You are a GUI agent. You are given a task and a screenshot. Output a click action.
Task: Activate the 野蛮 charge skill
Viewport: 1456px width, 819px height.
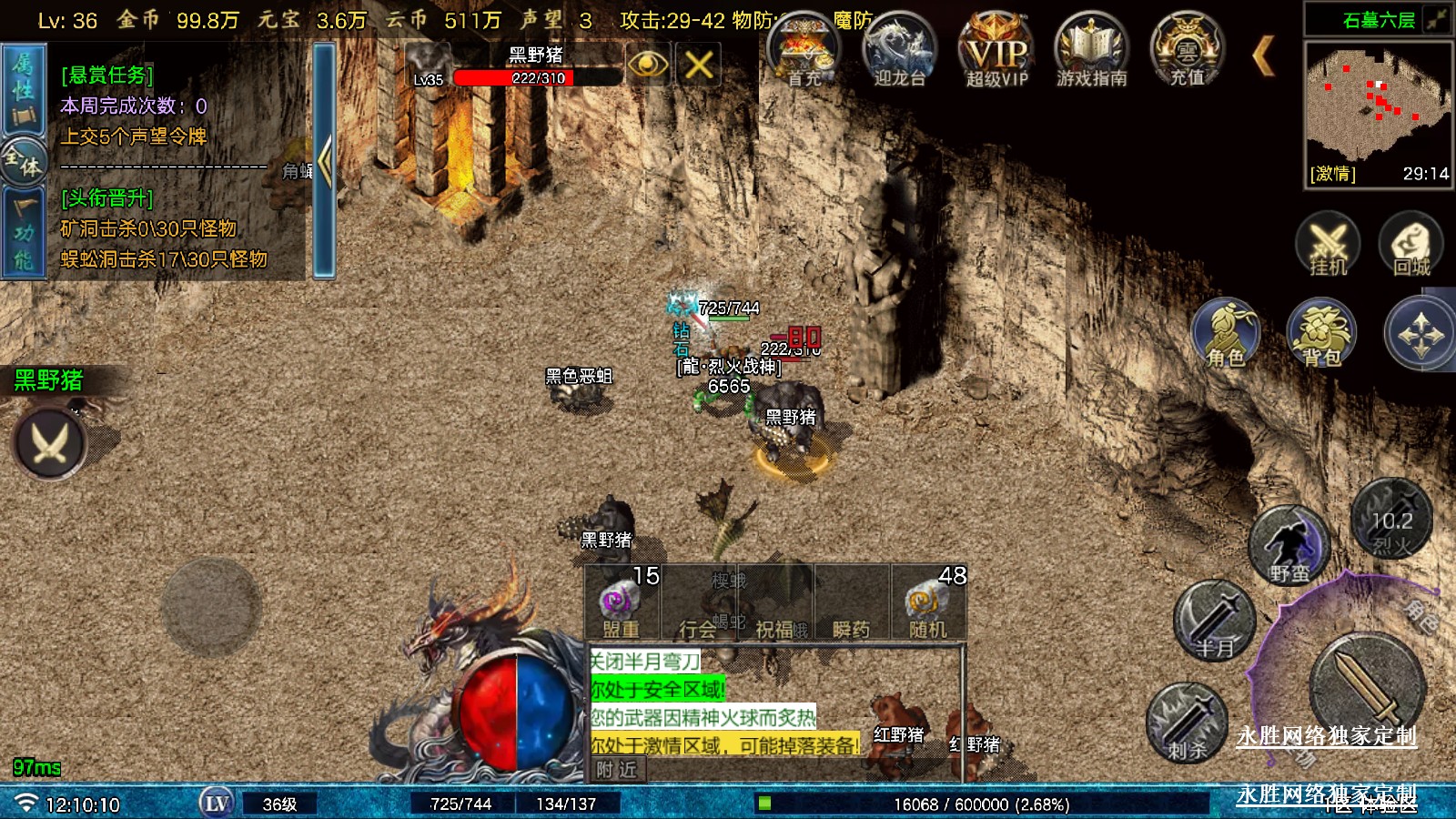click(1289, 546)
